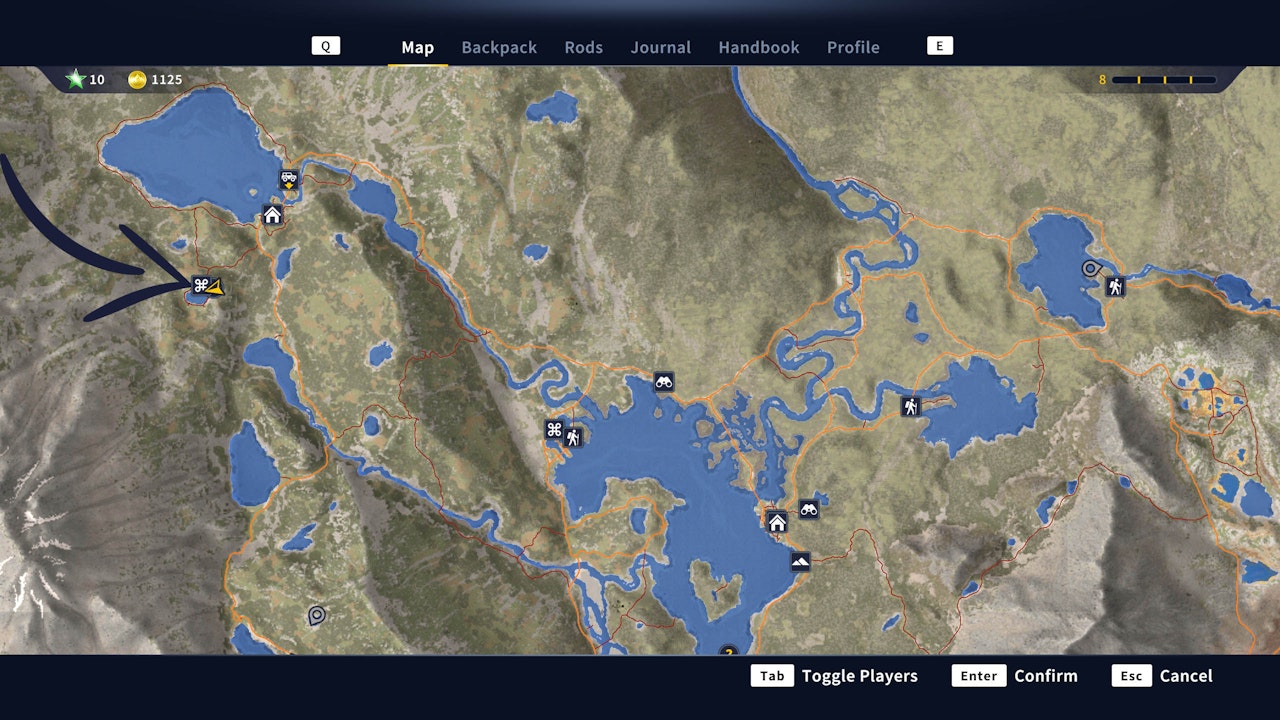This screenshot has height=720, width=1280.
Task: Open the binoculars viewpoint north of the central lake
Action: coord(666,381)
